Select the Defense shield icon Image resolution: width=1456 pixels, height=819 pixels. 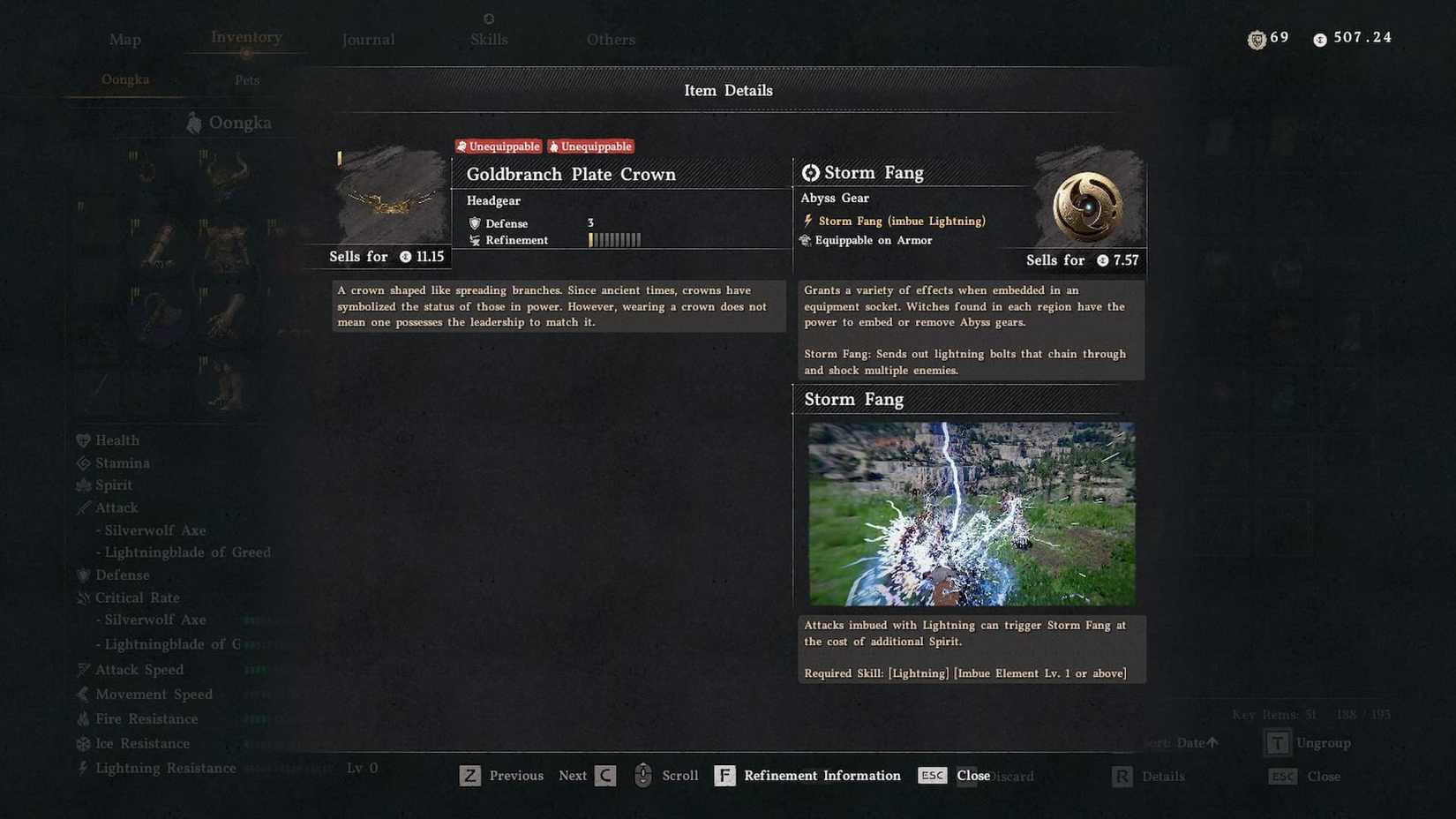click(x=83, y=575)
